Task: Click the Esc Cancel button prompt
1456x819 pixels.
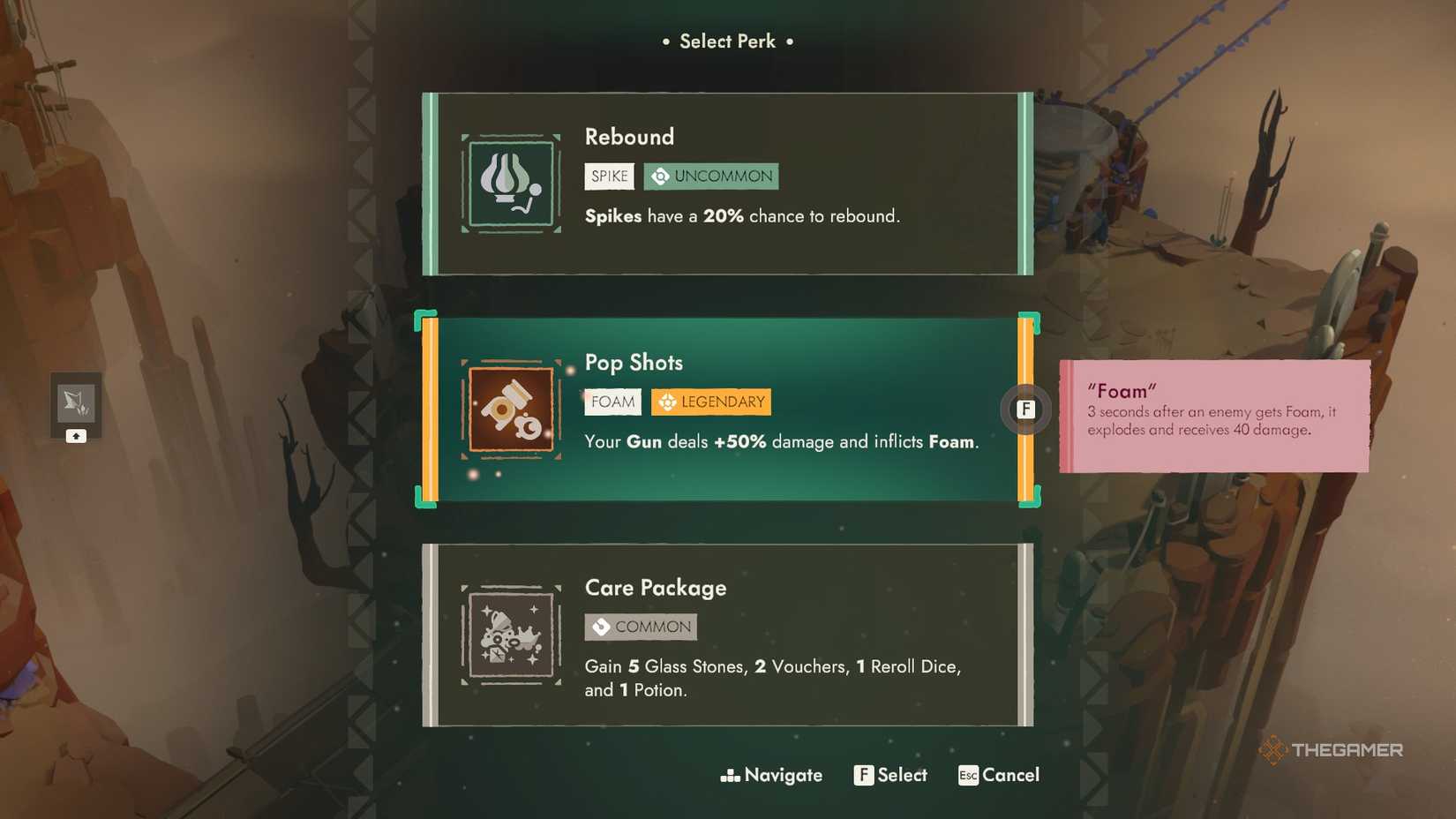Action: pyautogui.click(x=998, y=775)
